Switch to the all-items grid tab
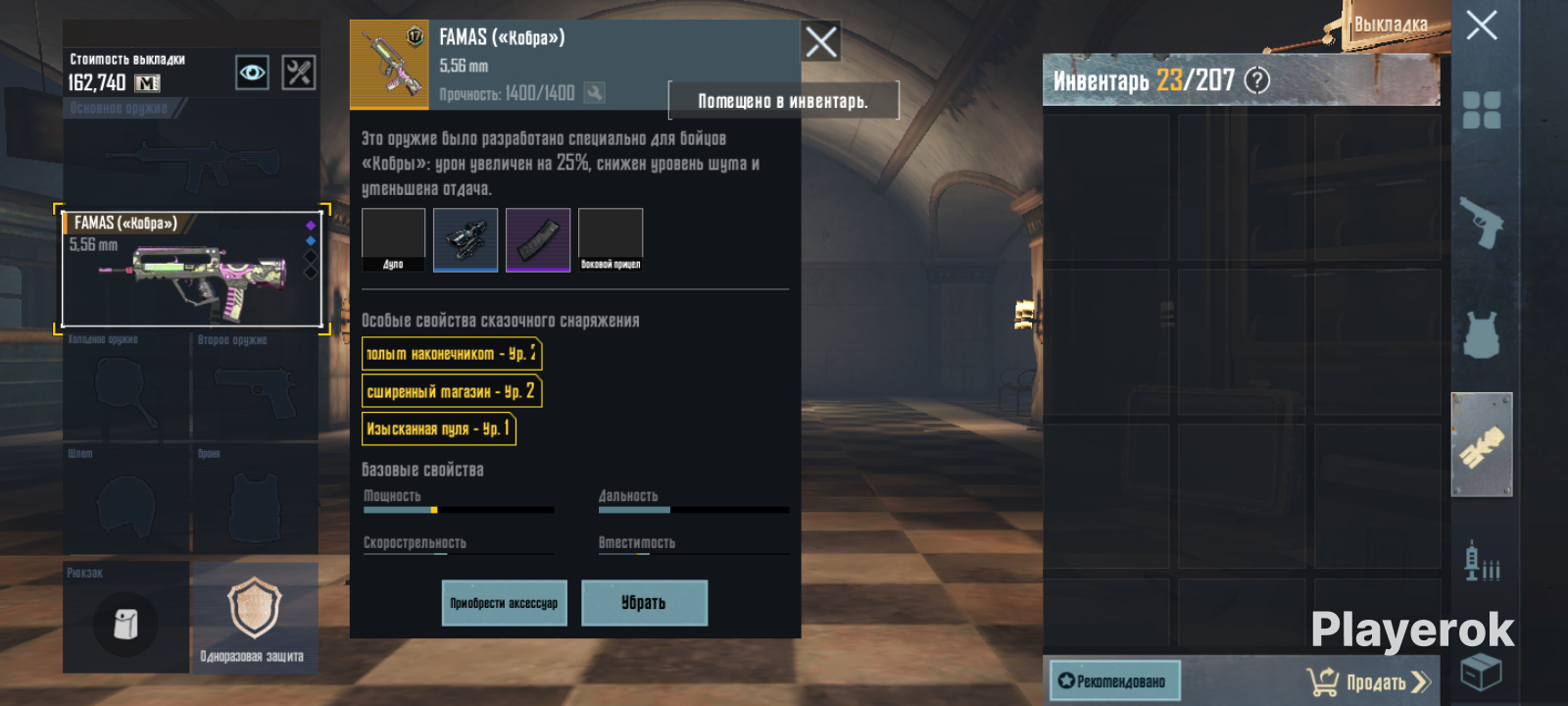1568x706 pixels. click(x=1481, y=110)
